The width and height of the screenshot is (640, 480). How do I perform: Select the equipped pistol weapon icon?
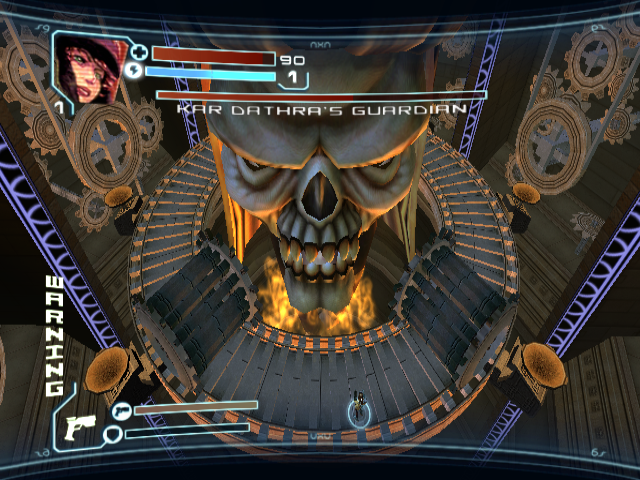(78, 428)
